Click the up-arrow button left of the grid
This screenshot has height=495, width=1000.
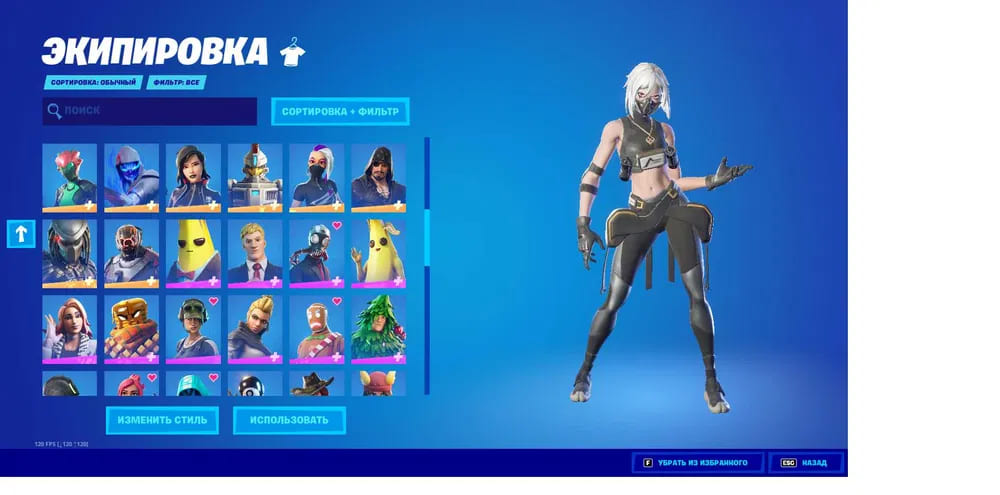click(22, 234)
